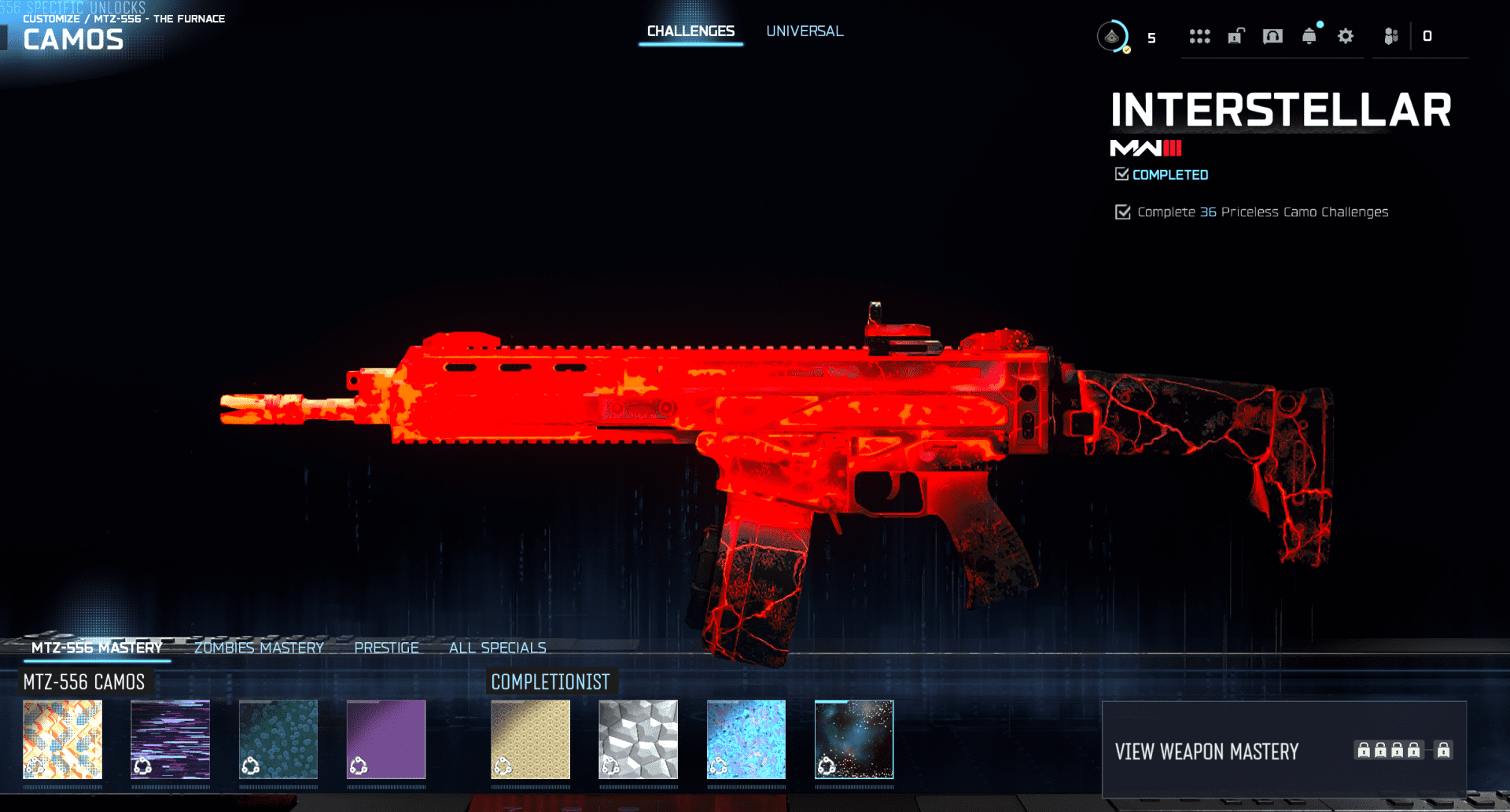Pick the teal spotted camo swatch

click(x=278, y=740)
